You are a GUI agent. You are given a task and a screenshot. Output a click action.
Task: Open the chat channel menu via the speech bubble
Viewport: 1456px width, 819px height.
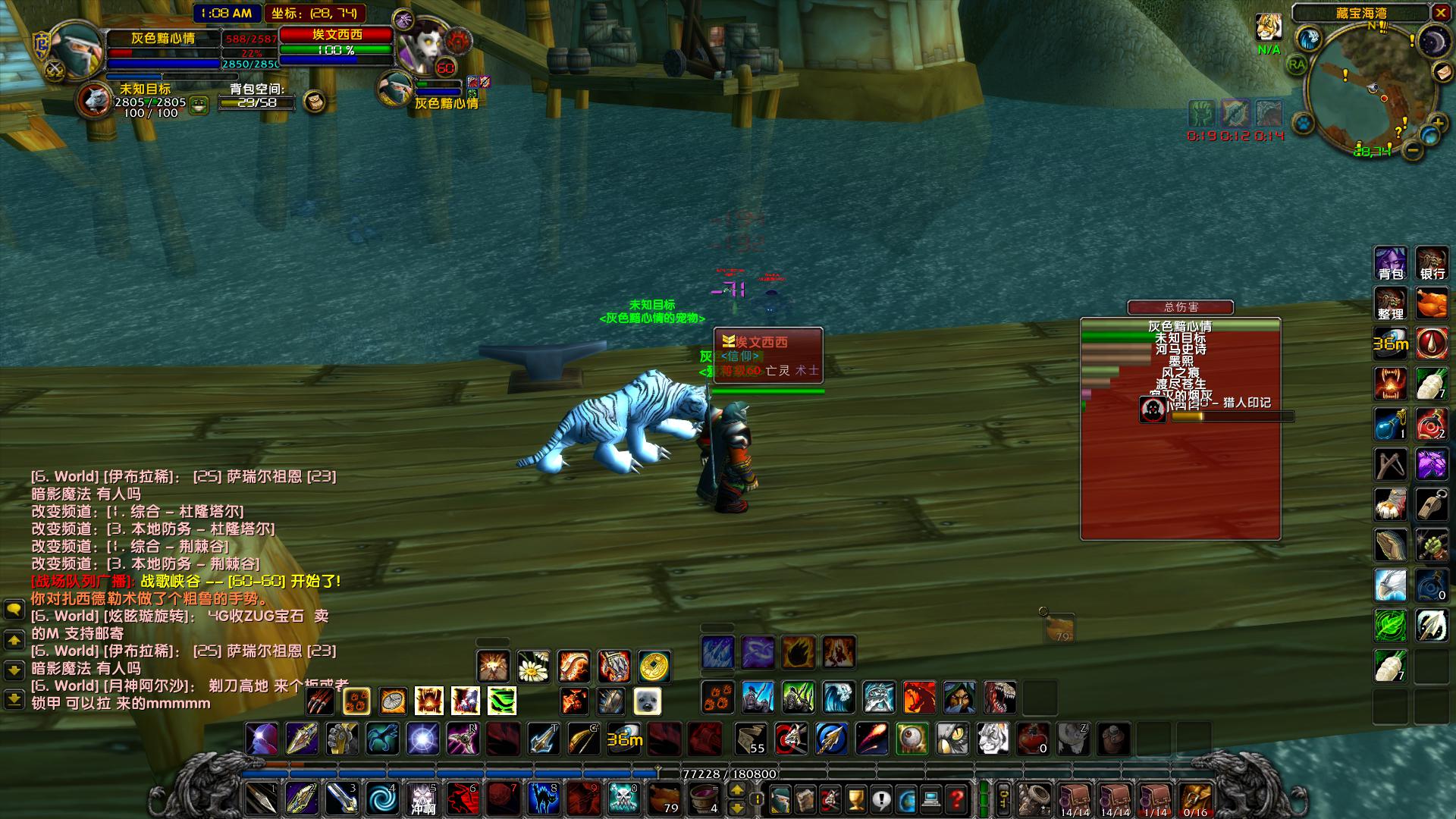coord(15,608)
